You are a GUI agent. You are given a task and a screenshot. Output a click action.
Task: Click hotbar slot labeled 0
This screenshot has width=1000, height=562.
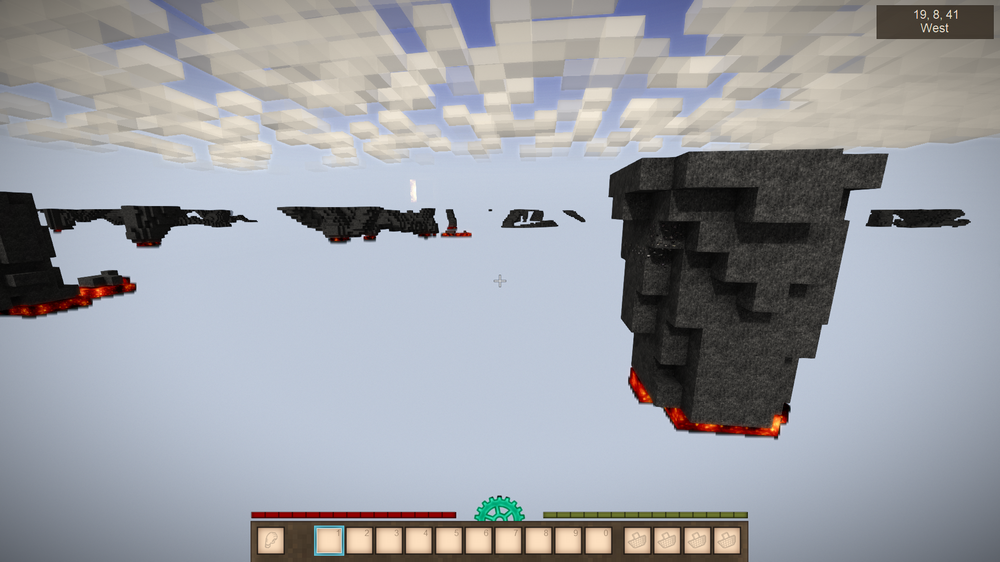598,541
